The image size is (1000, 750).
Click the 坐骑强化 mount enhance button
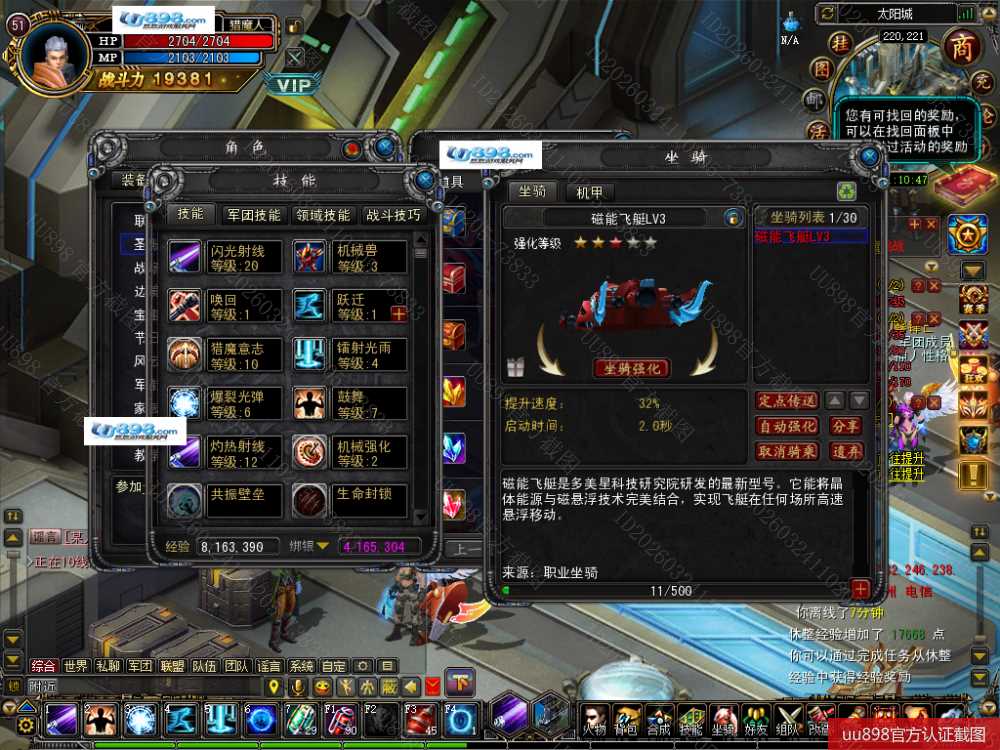[x=632, y=368]
